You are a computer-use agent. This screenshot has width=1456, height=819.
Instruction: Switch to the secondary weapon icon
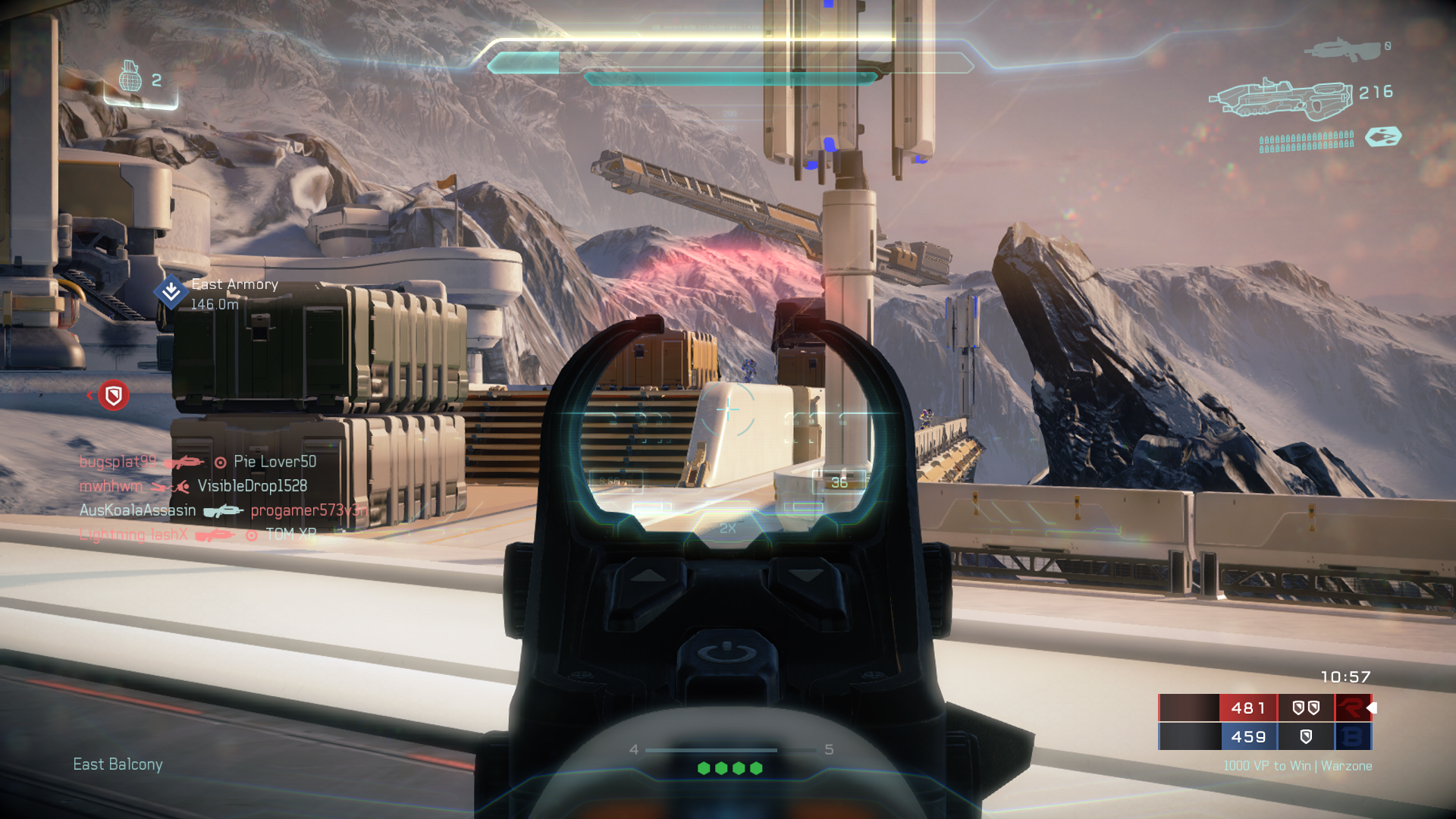coord(1341,50)
